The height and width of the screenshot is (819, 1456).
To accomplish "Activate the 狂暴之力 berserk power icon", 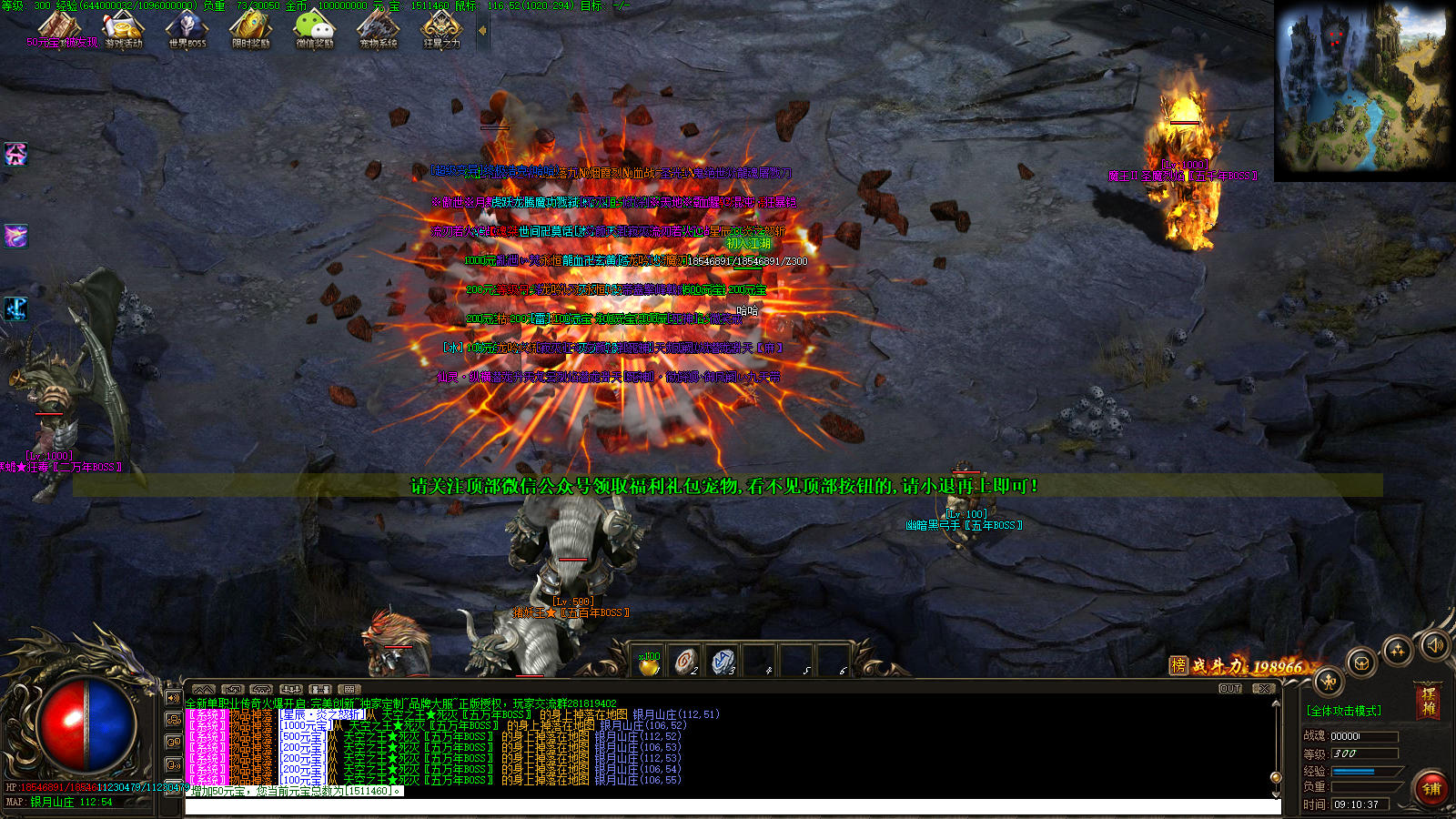I will pos(441,29).
